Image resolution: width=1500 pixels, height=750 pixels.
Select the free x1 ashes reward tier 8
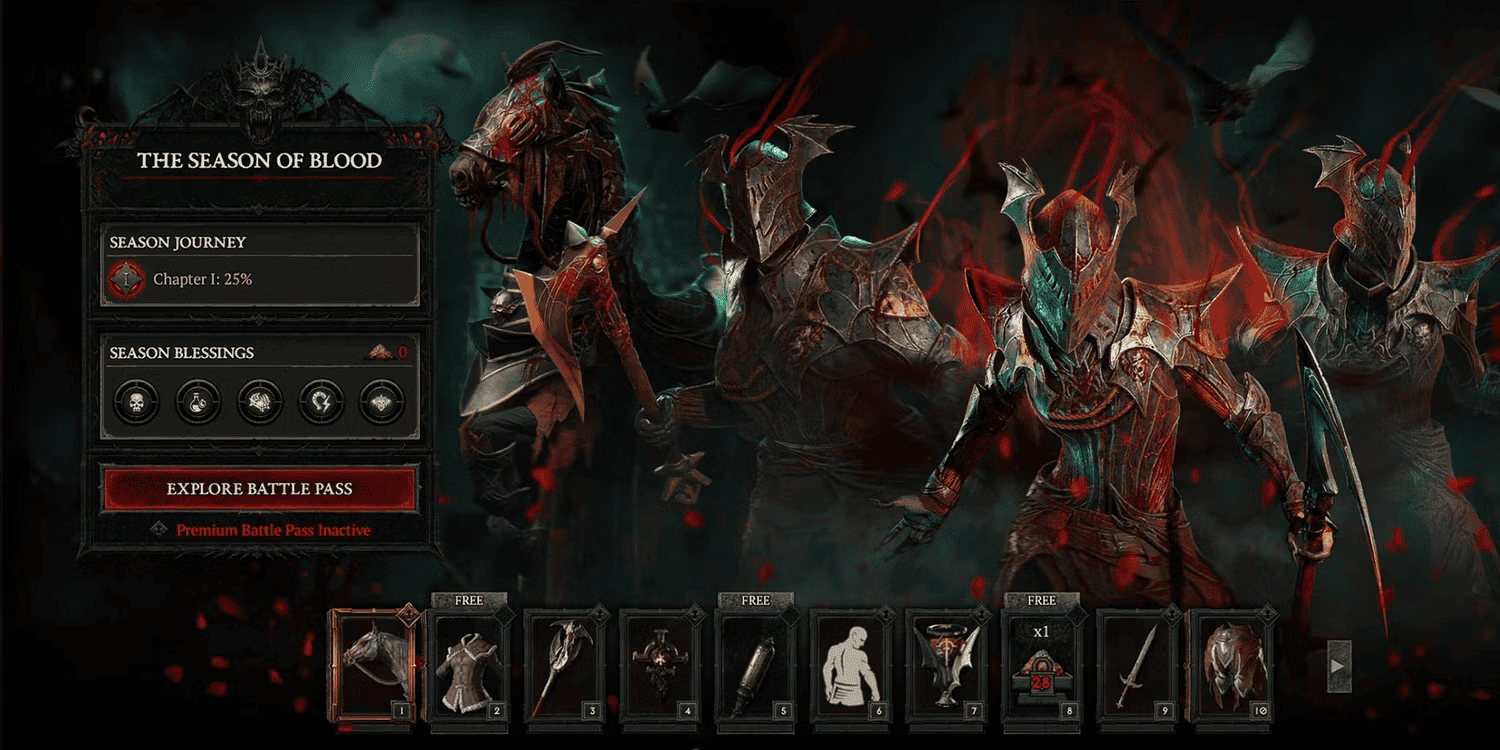tap(1041, 664)
